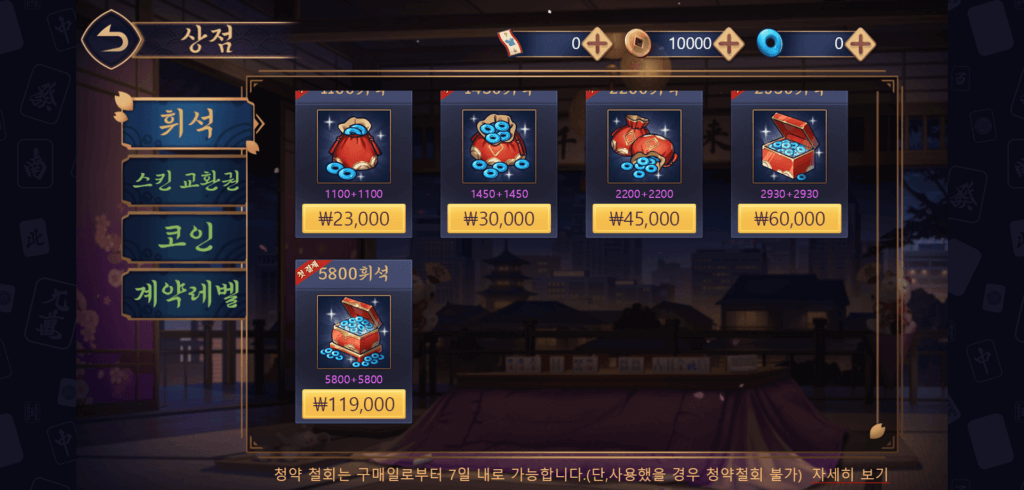The width and height of the screenshot is (1024, 490).
Task: Buy the ₩119,000 5800휘석 pack
Action: (x=353, y=404)
